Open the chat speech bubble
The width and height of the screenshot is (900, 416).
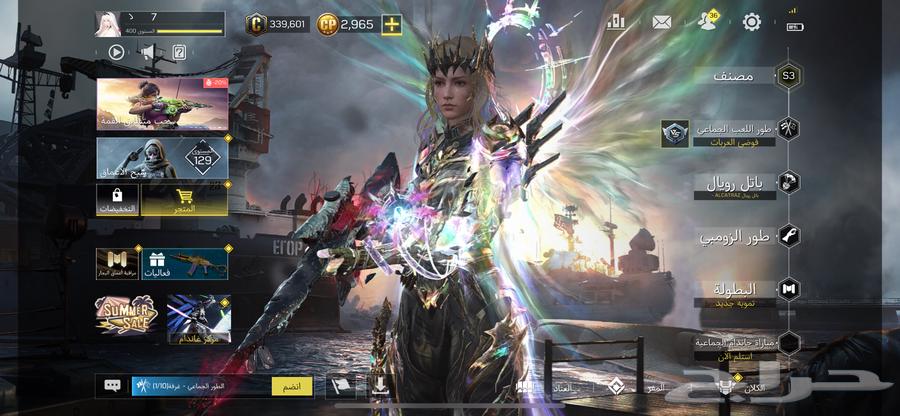(112, 385)
